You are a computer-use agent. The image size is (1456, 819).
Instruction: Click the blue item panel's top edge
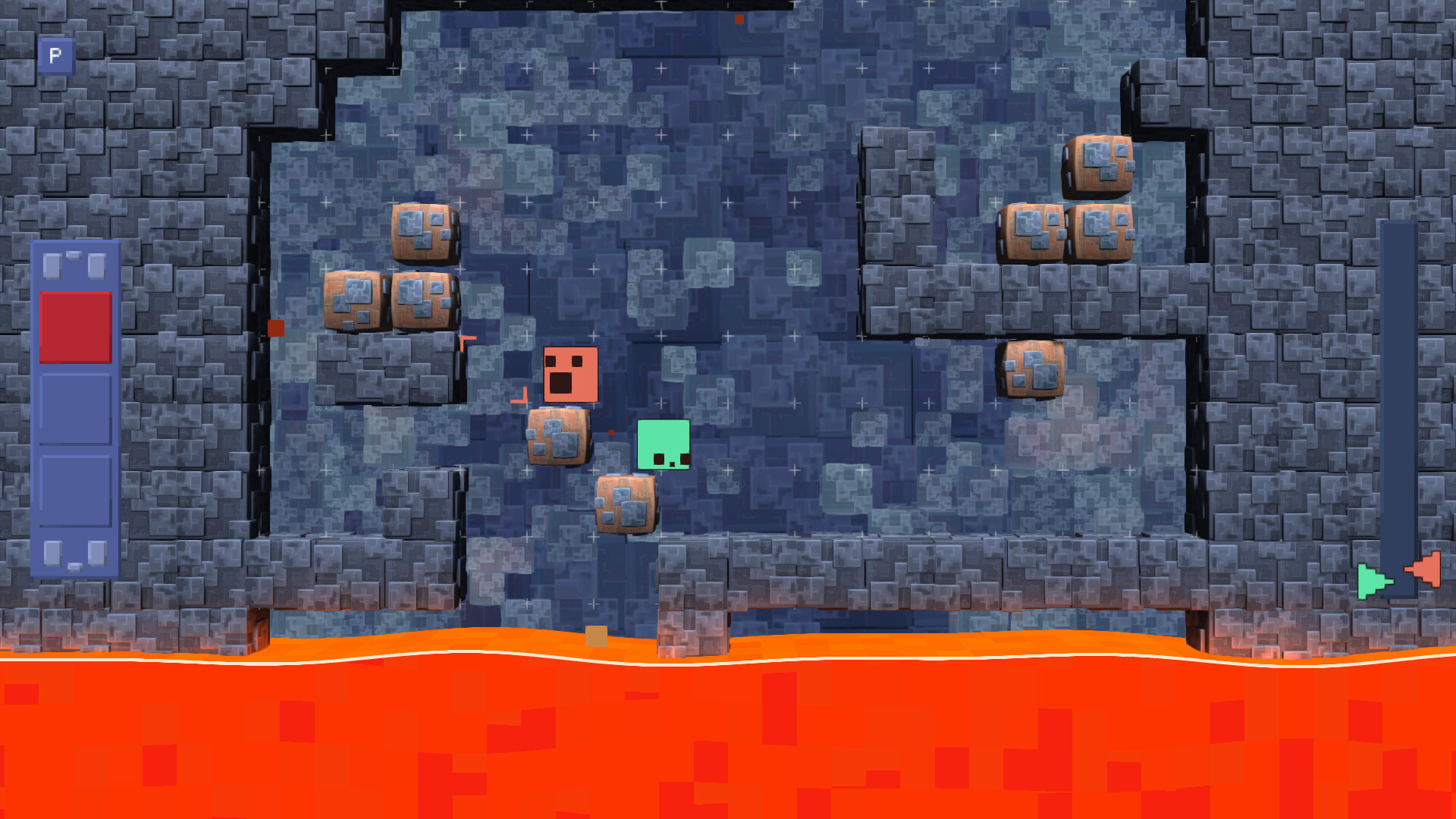76,243
